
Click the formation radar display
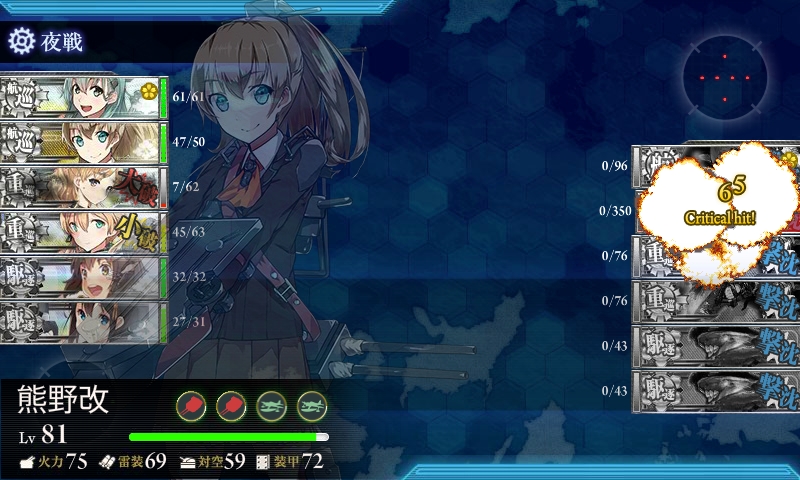click(727, 78)
